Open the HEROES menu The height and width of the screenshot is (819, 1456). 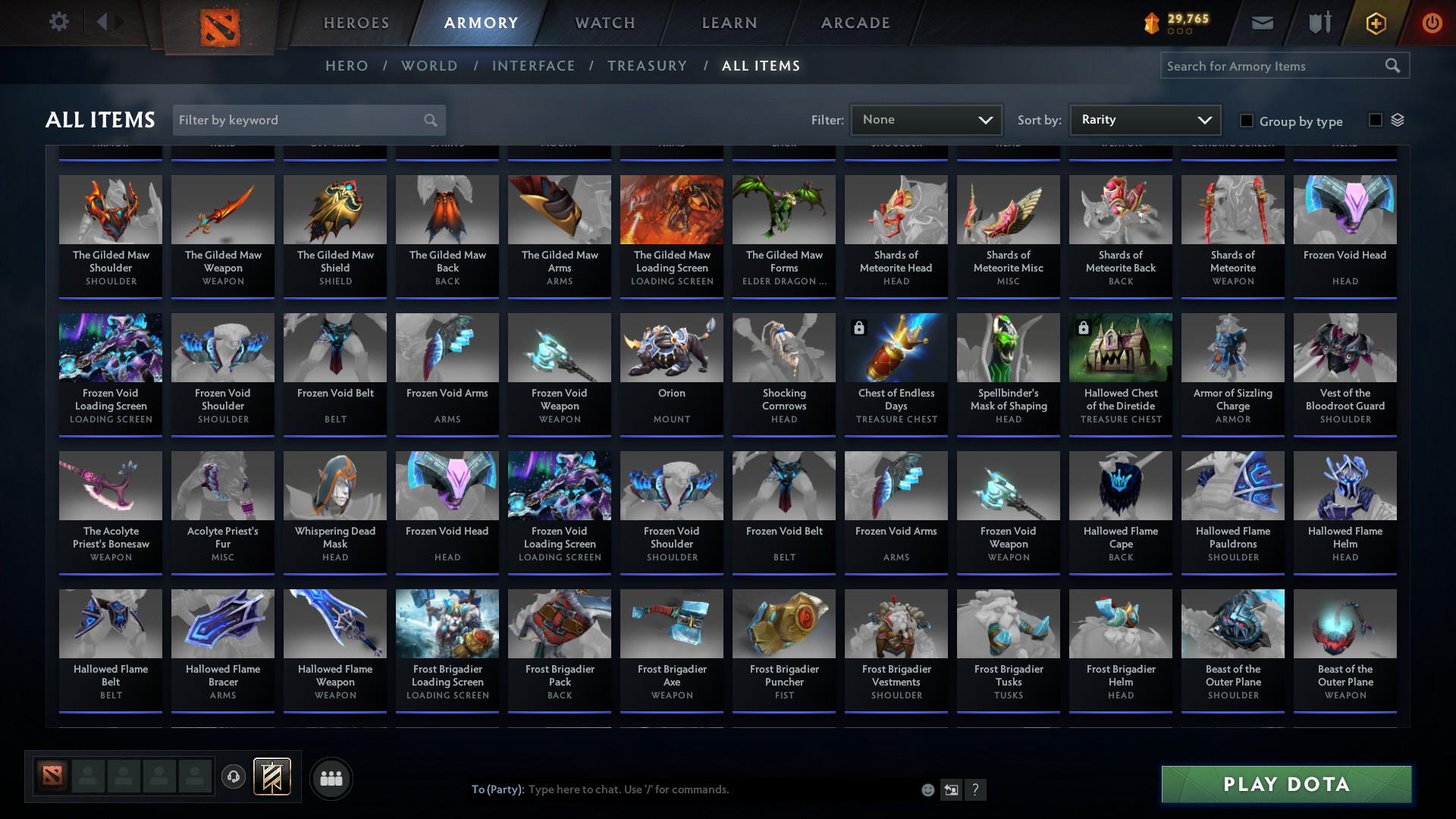tap(356, 23)
